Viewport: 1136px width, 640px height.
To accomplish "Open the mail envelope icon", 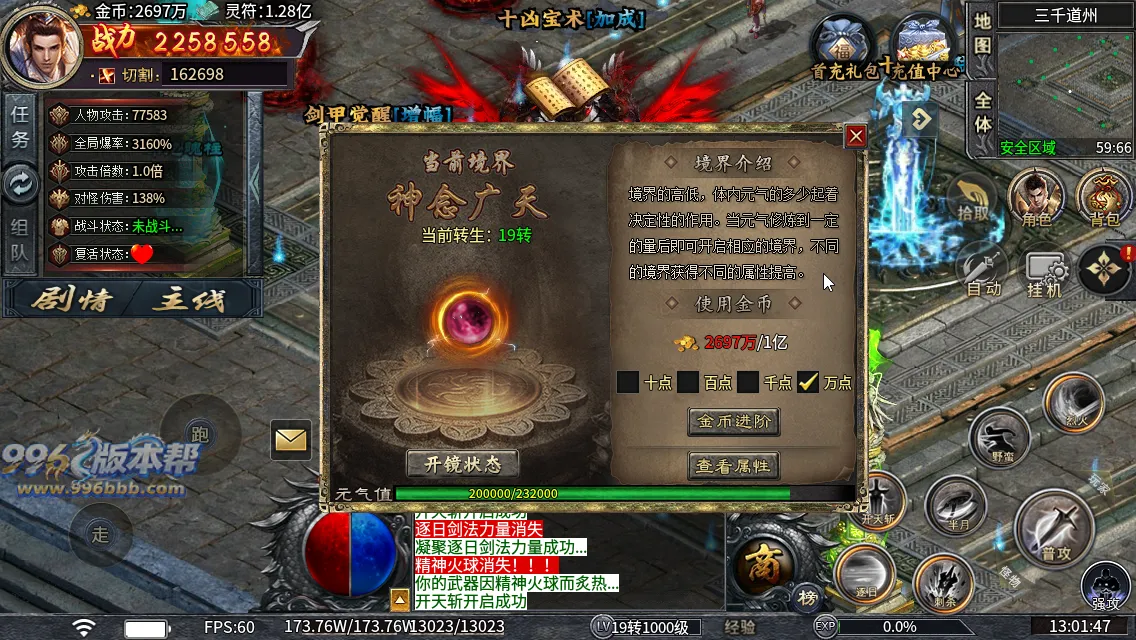I will click(x=291, y=439).
